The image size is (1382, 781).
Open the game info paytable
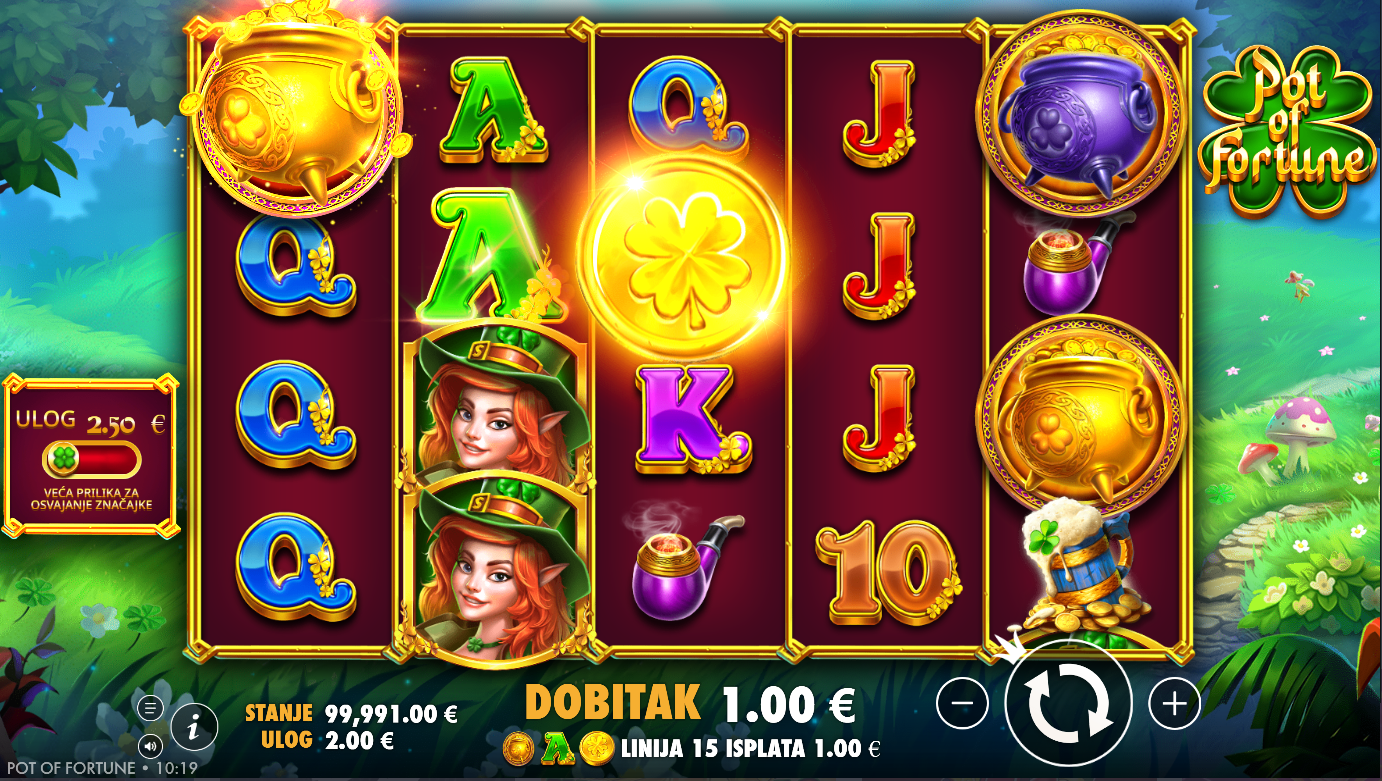click(194, 727)
